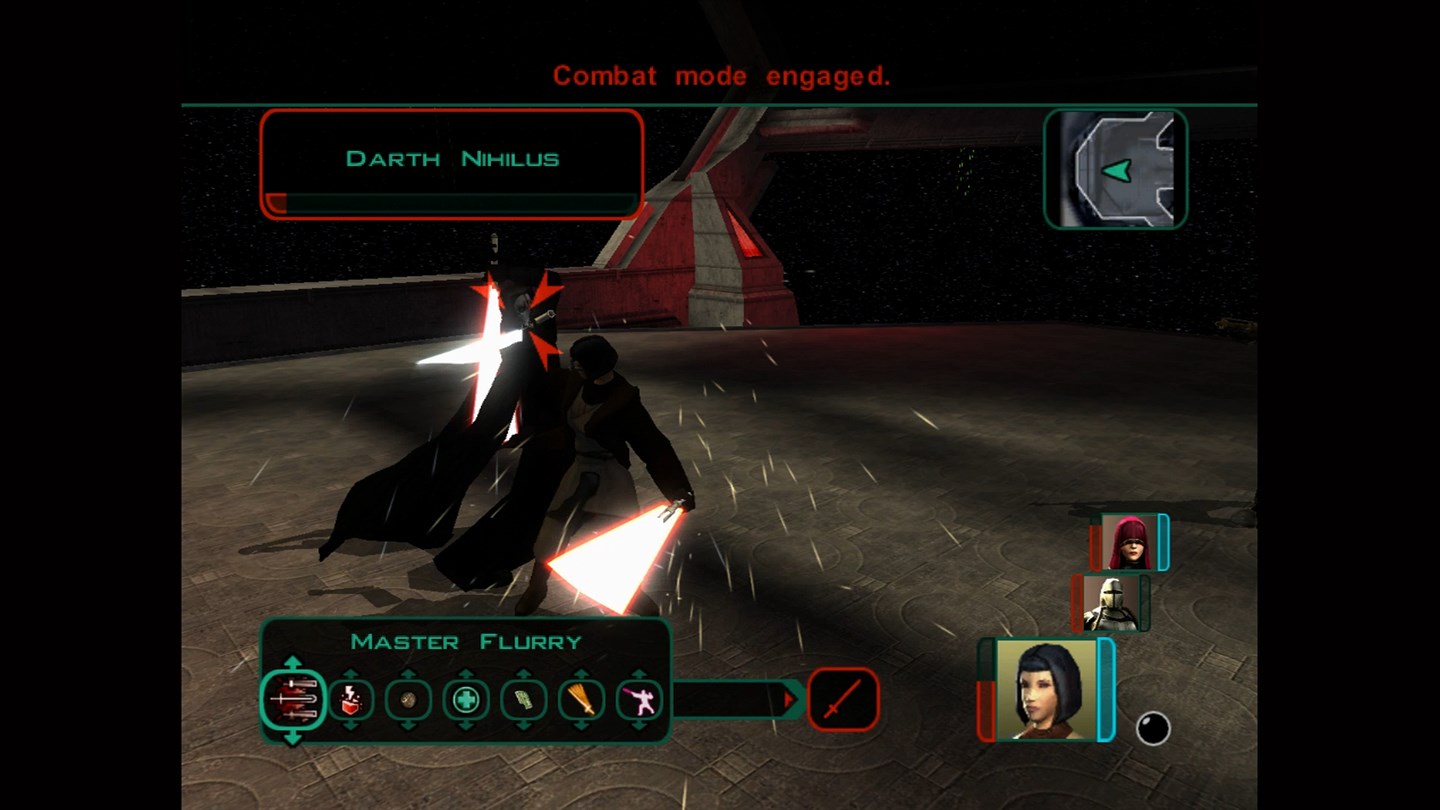Cycle Master Flurry slot down arrow
This screenshot has width=1440, height=810.
(x=293, y=737)
